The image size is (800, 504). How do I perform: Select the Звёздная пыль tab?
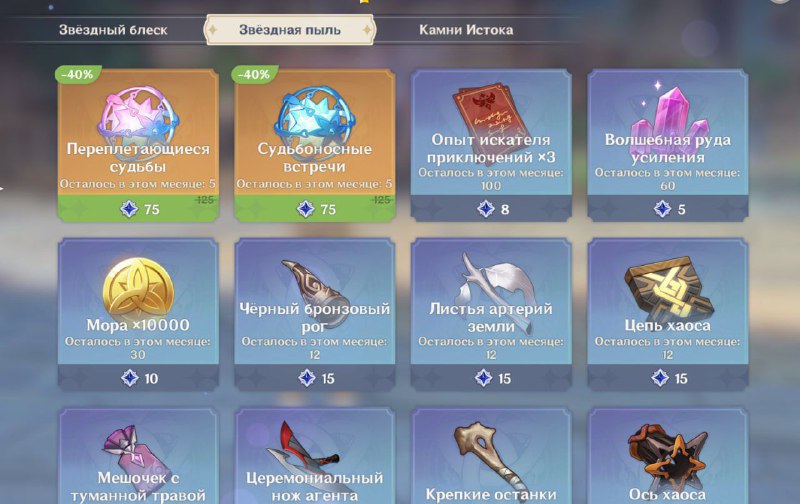289,30
